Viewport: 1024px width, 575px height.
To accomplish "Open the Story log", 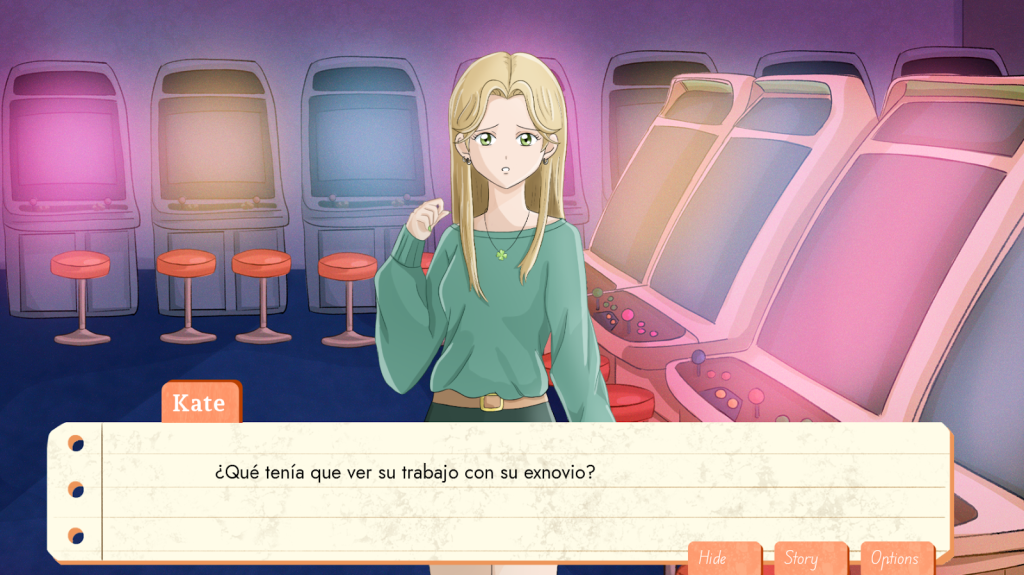I will [x=809, y=558].
